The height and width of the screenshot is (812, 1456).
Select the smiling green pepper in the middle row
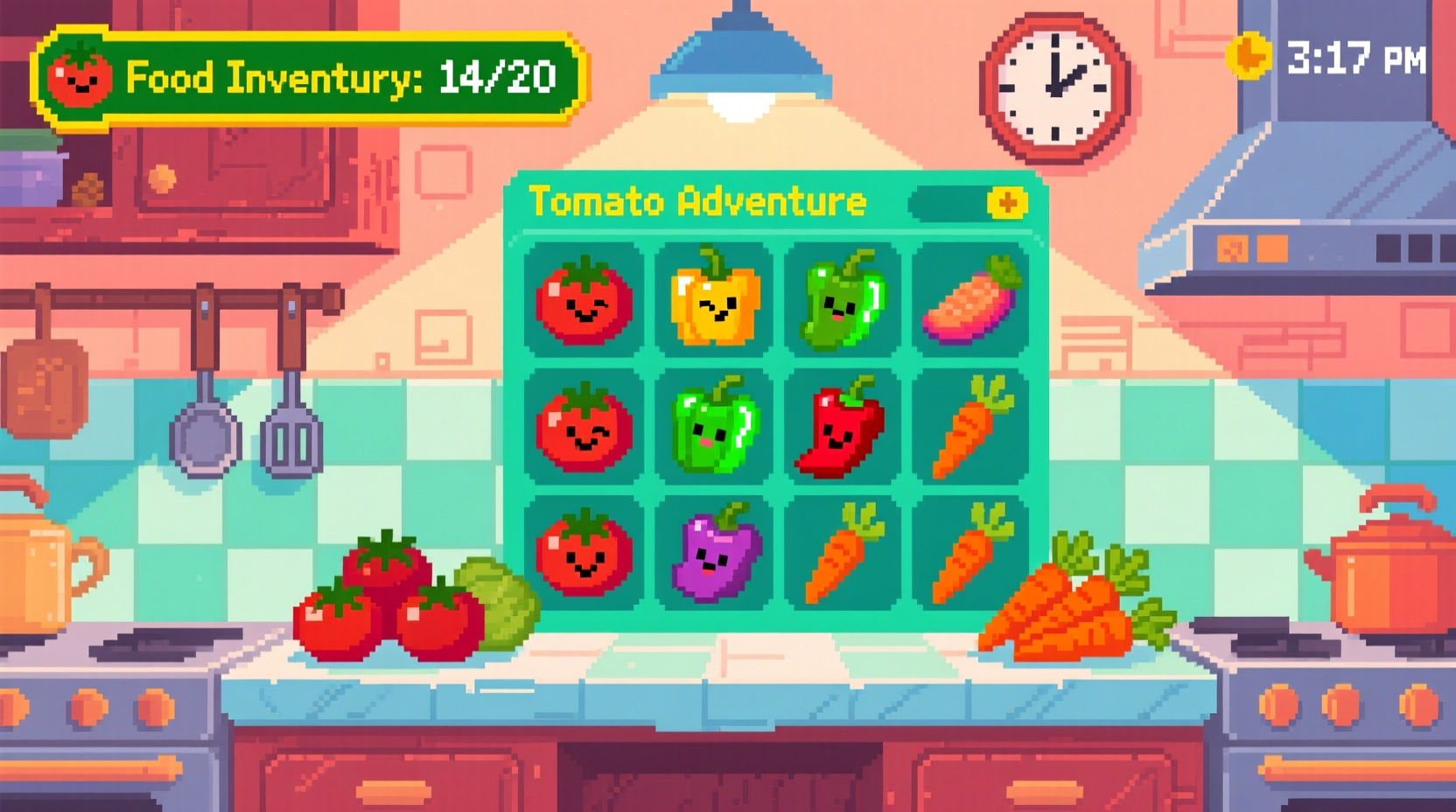(714, 427)
